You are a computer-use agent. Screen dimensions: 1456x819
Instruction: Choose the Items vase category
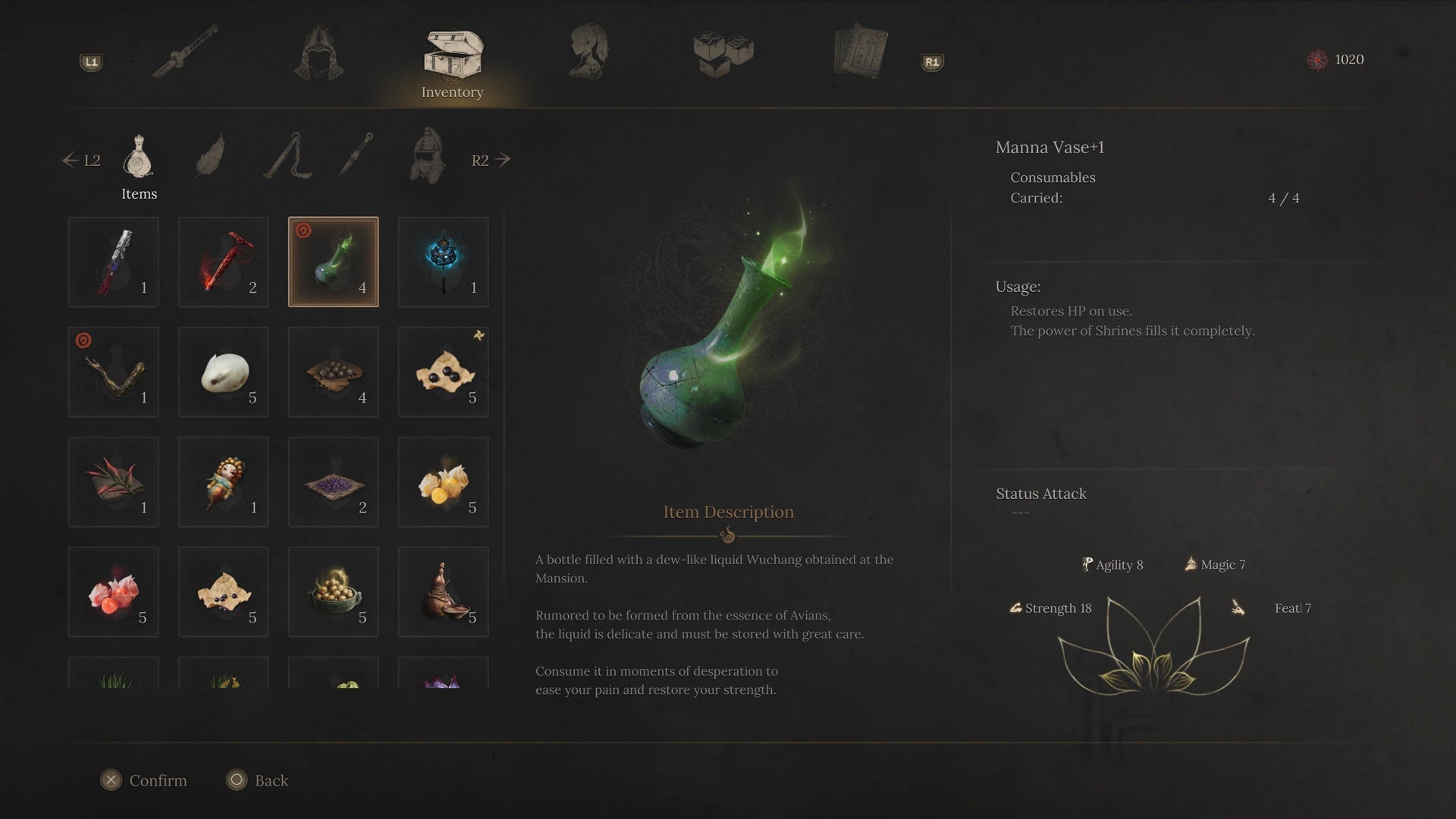pyautogui.click(x=139, y=158)
